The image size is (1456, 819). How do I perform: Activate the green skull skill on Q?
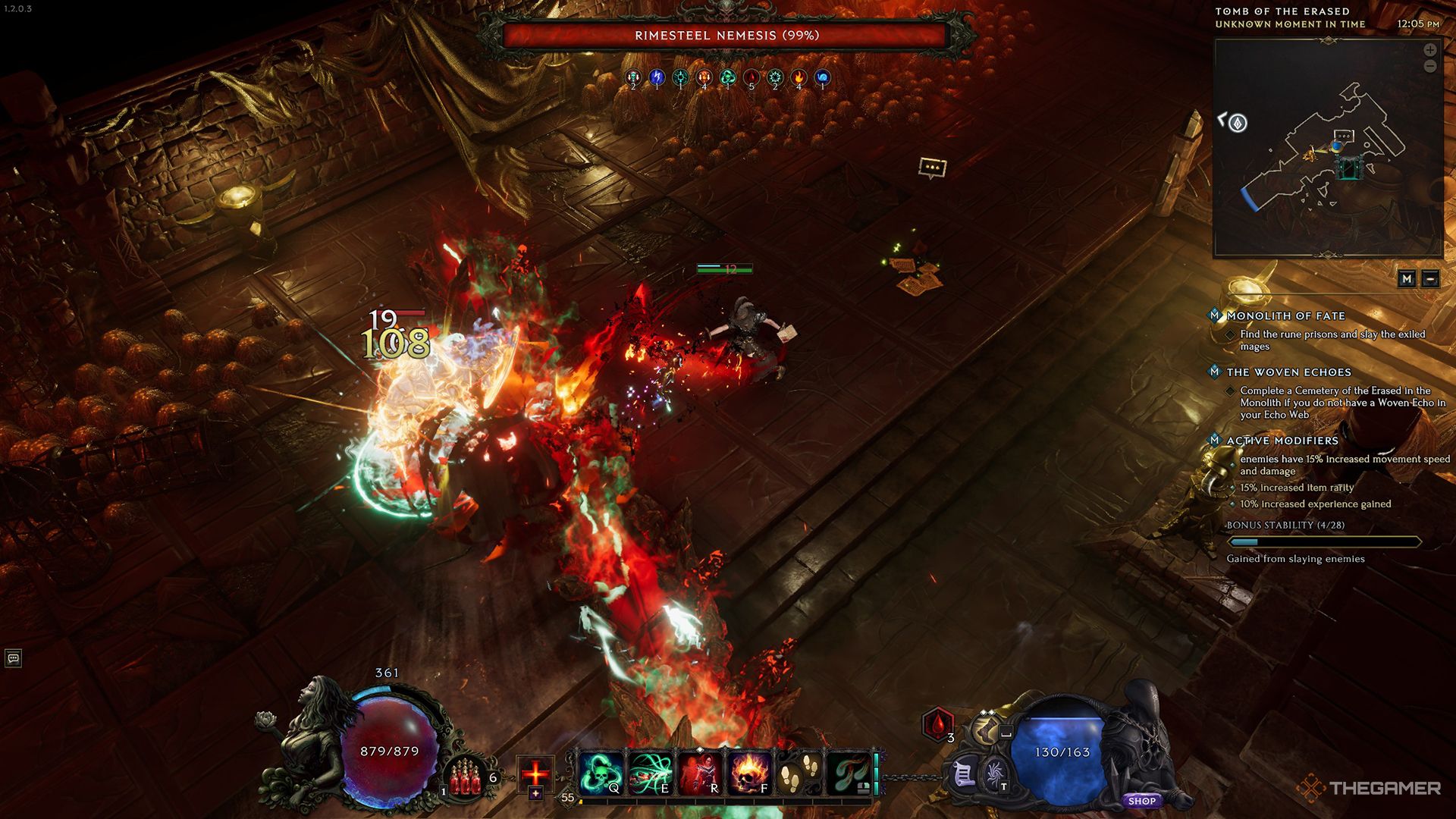pos(601,773)
